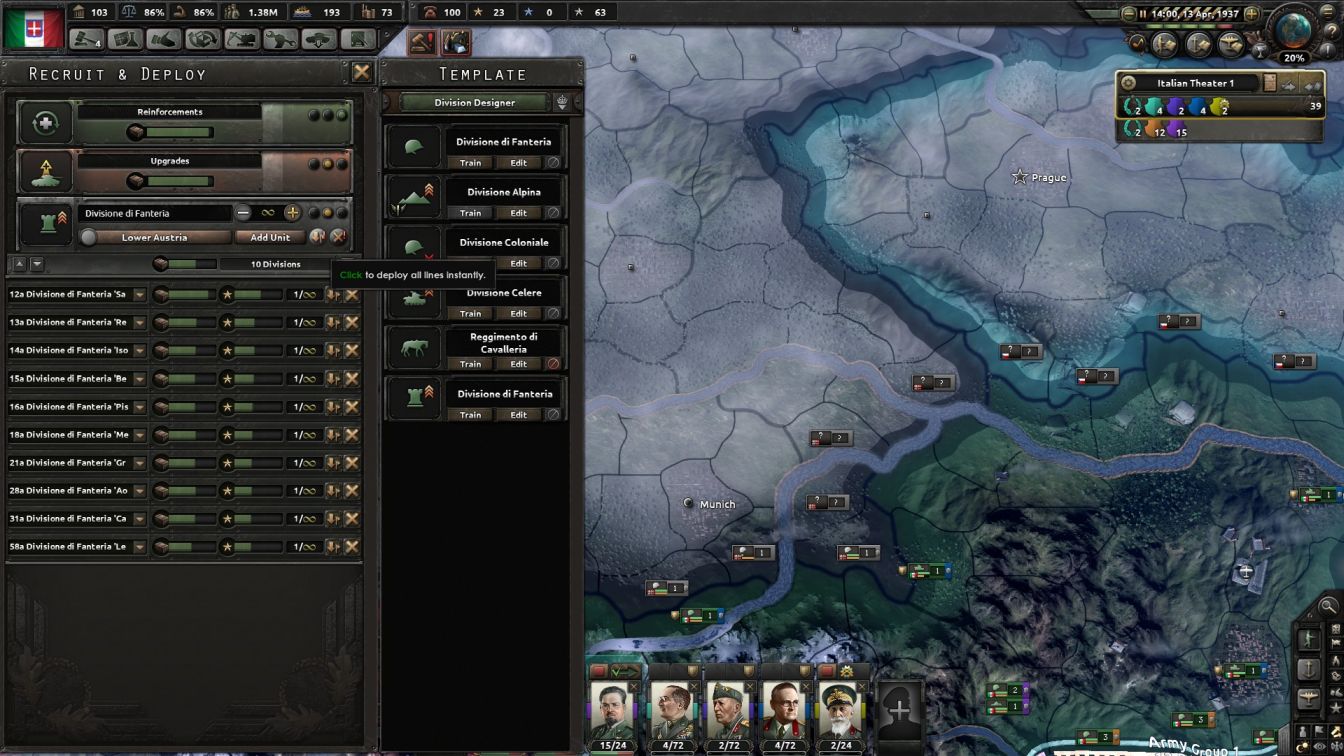
Task: Open the army plans overview icon
Action: (x=1166, y=45)
